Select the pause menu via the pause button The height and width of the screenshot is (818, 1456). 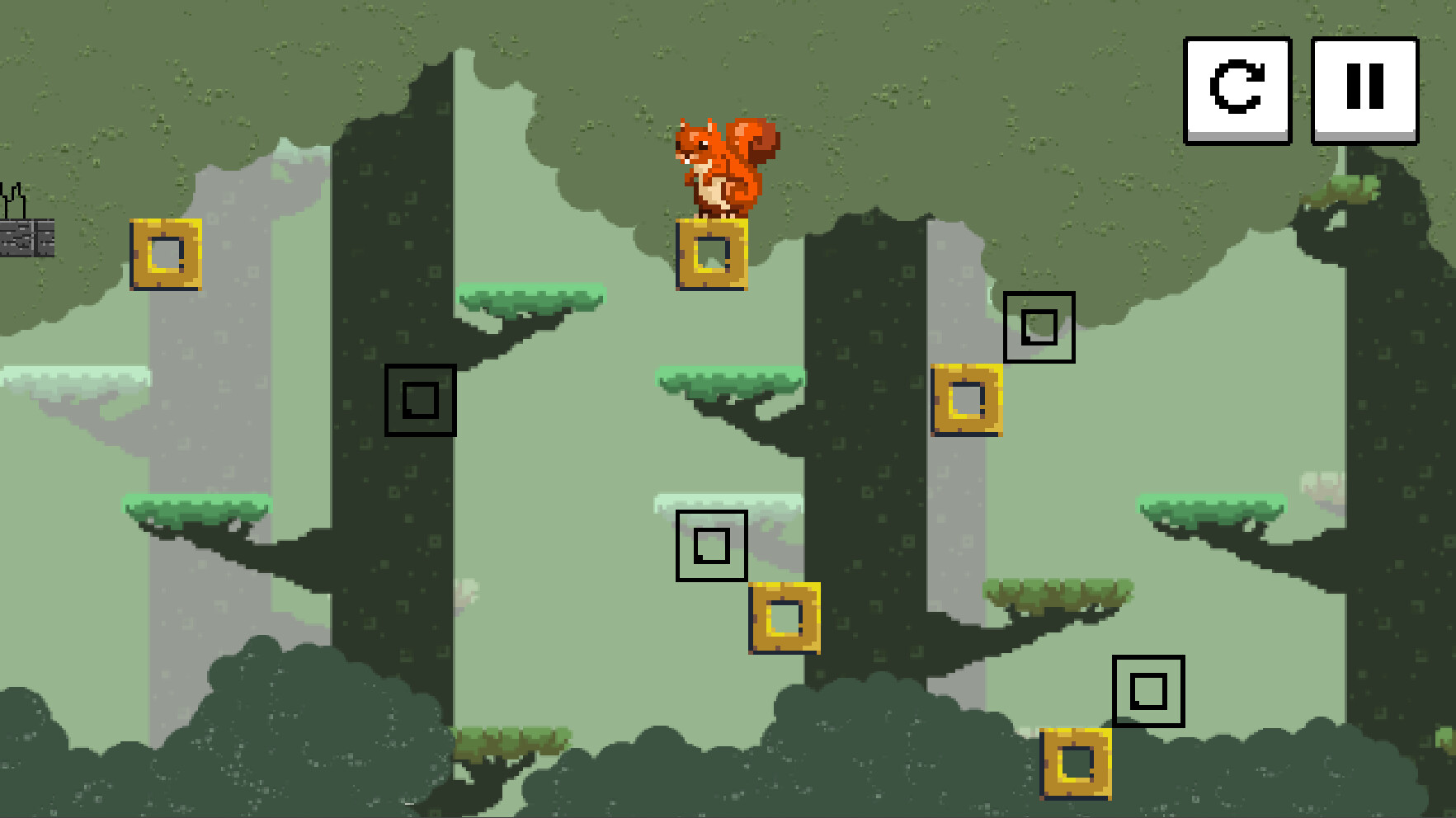(x=1363, y=91)
